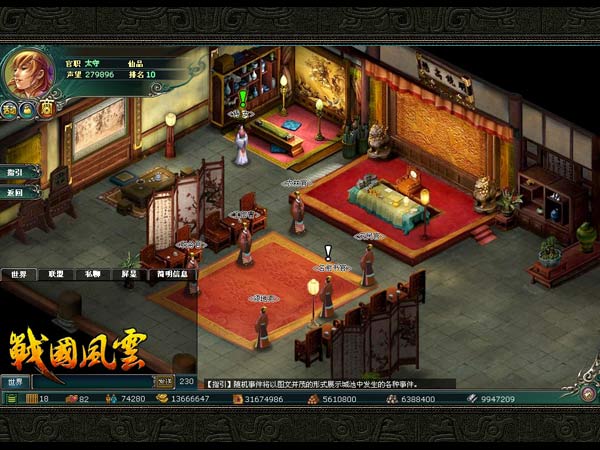Open the money bag icon
The height and width of the screenshot is (450, 600).
27,110
